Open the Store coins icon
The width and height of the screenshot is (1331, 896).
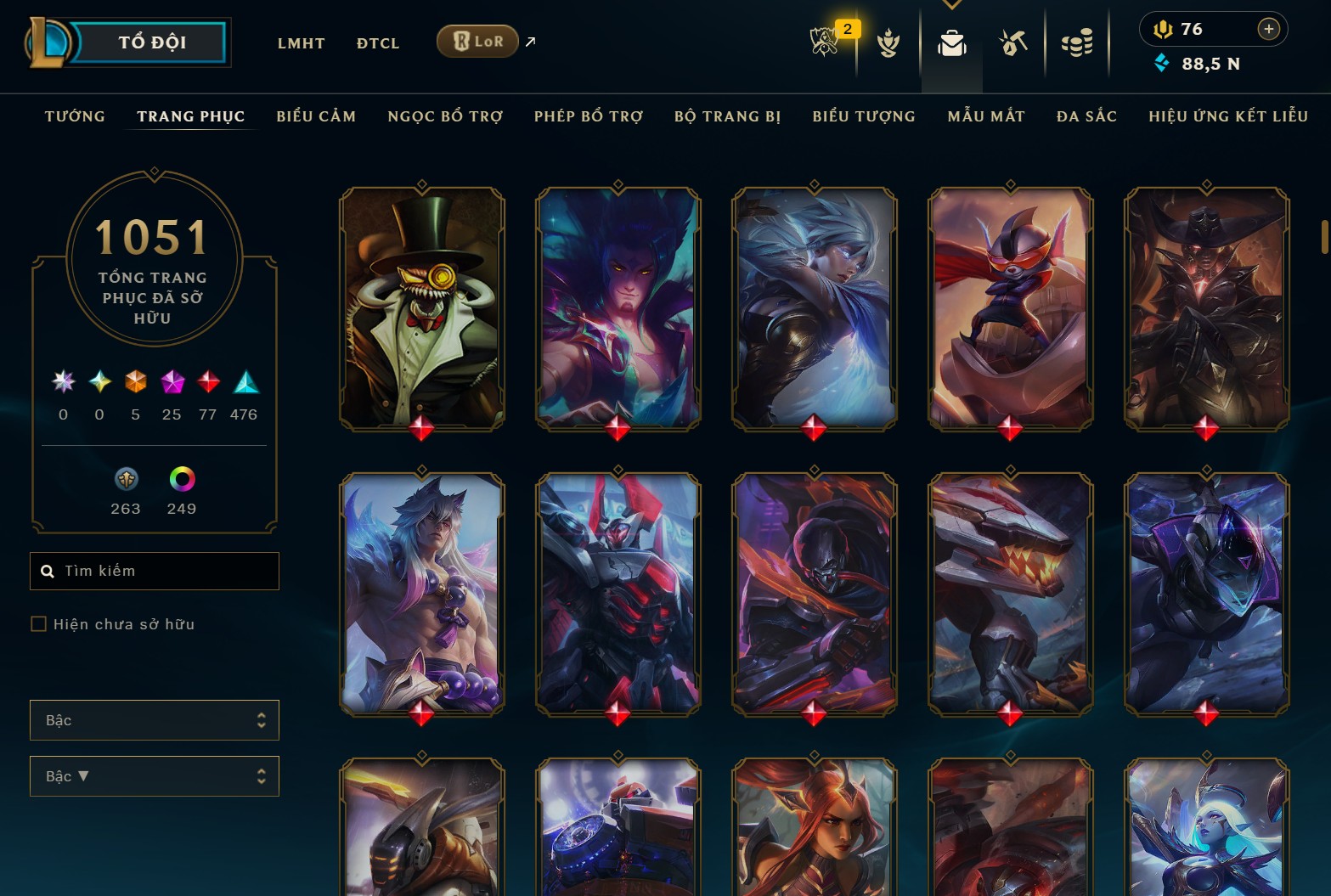coord(1077,42)
